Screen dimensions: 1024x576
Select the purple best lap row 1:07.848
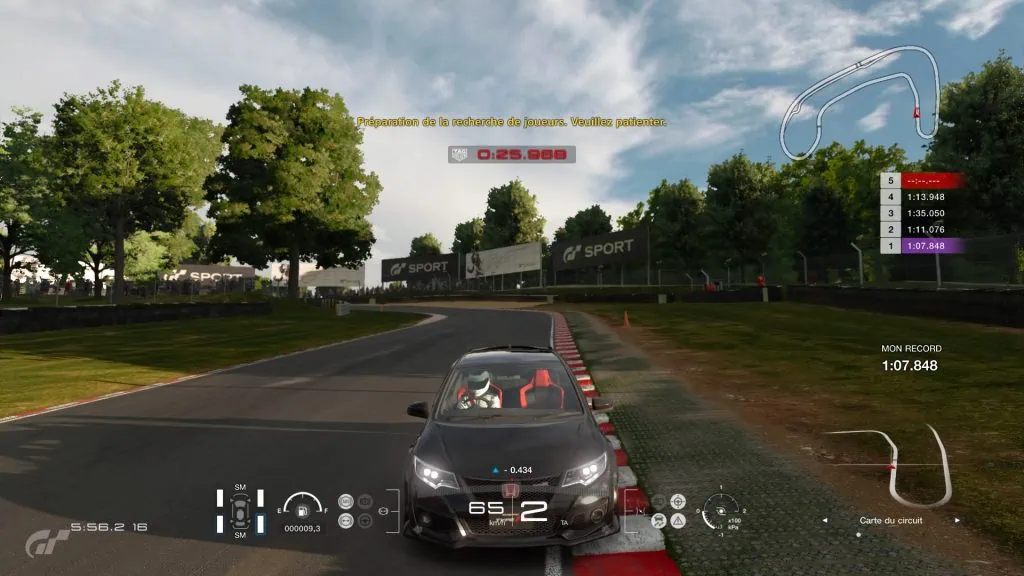pyautogui.click(x=922, y=246)
